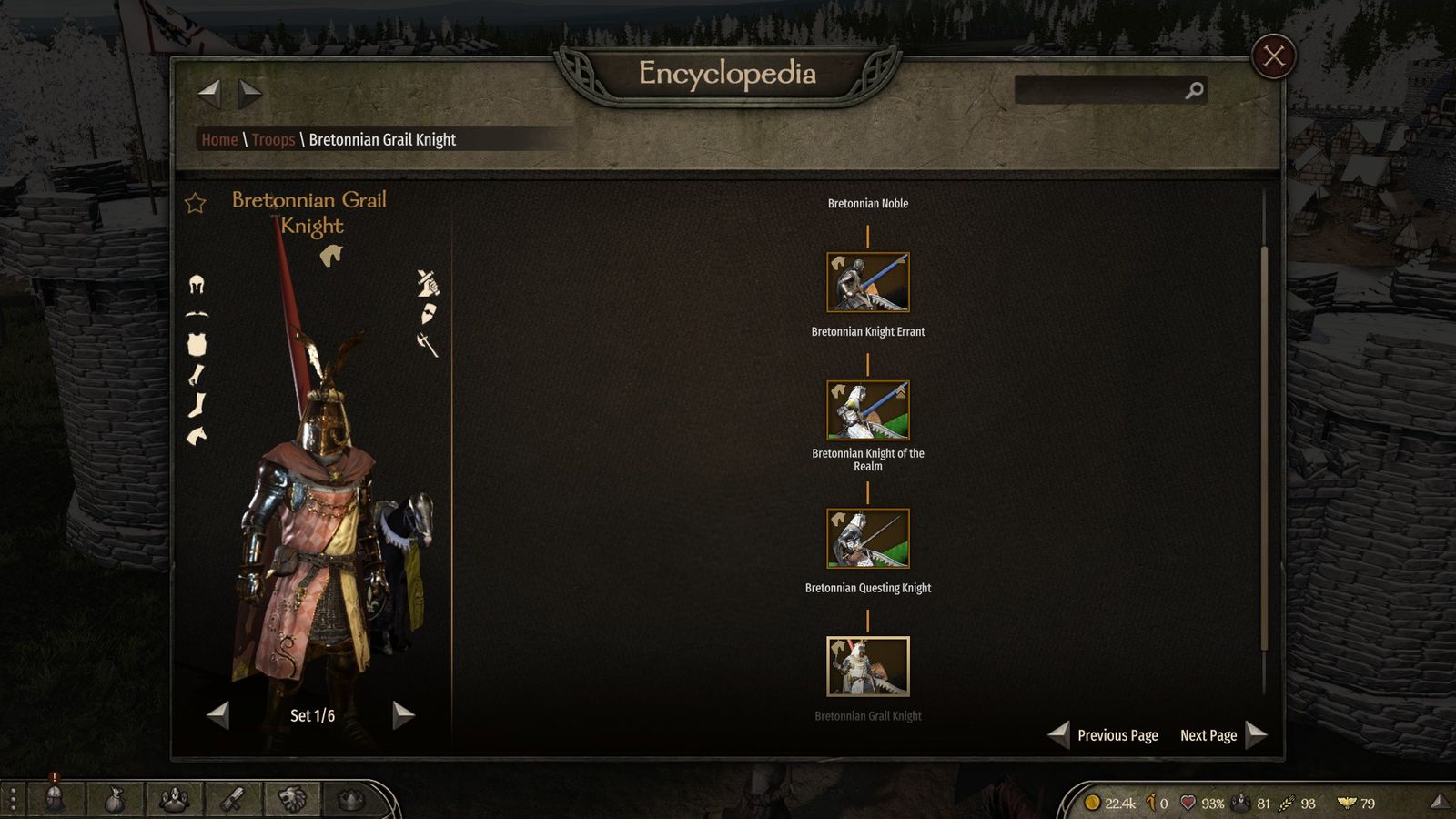Show the next equipment set
Viewport: 1456px width, 819px height.
403,715
